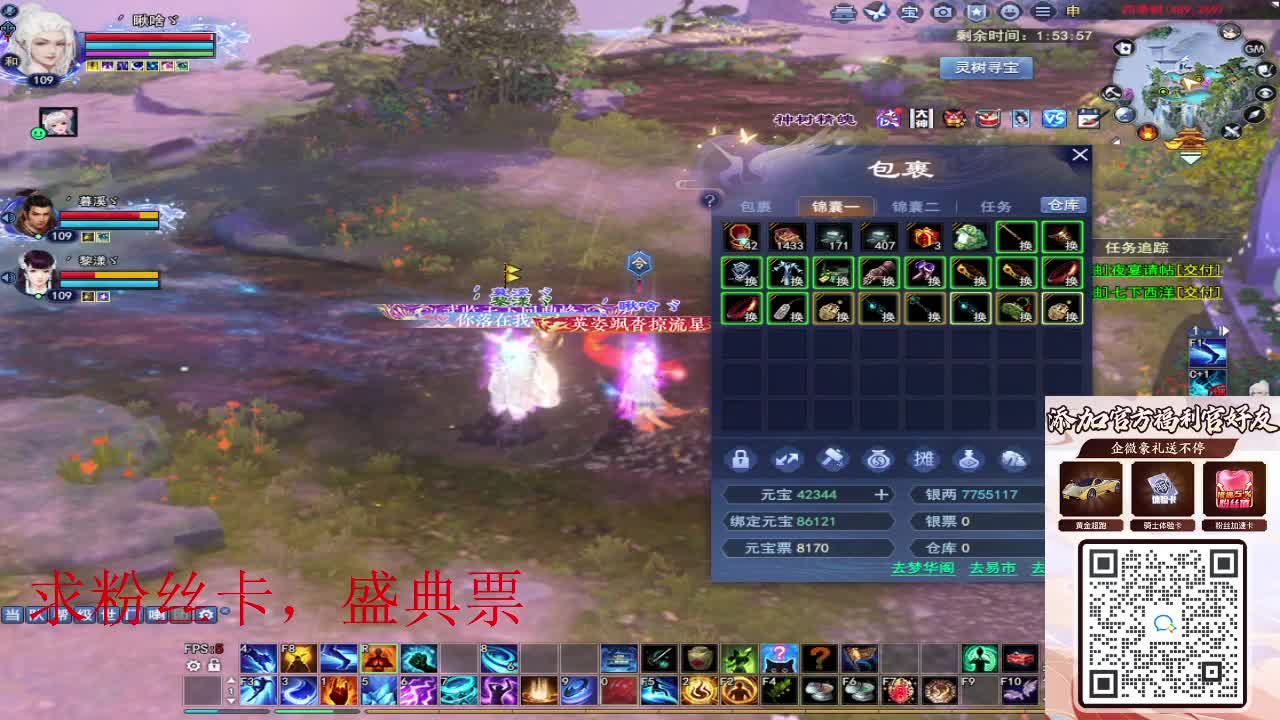Click the 灵树寻宝 treasure hunt button

click(x=986, y=68)
